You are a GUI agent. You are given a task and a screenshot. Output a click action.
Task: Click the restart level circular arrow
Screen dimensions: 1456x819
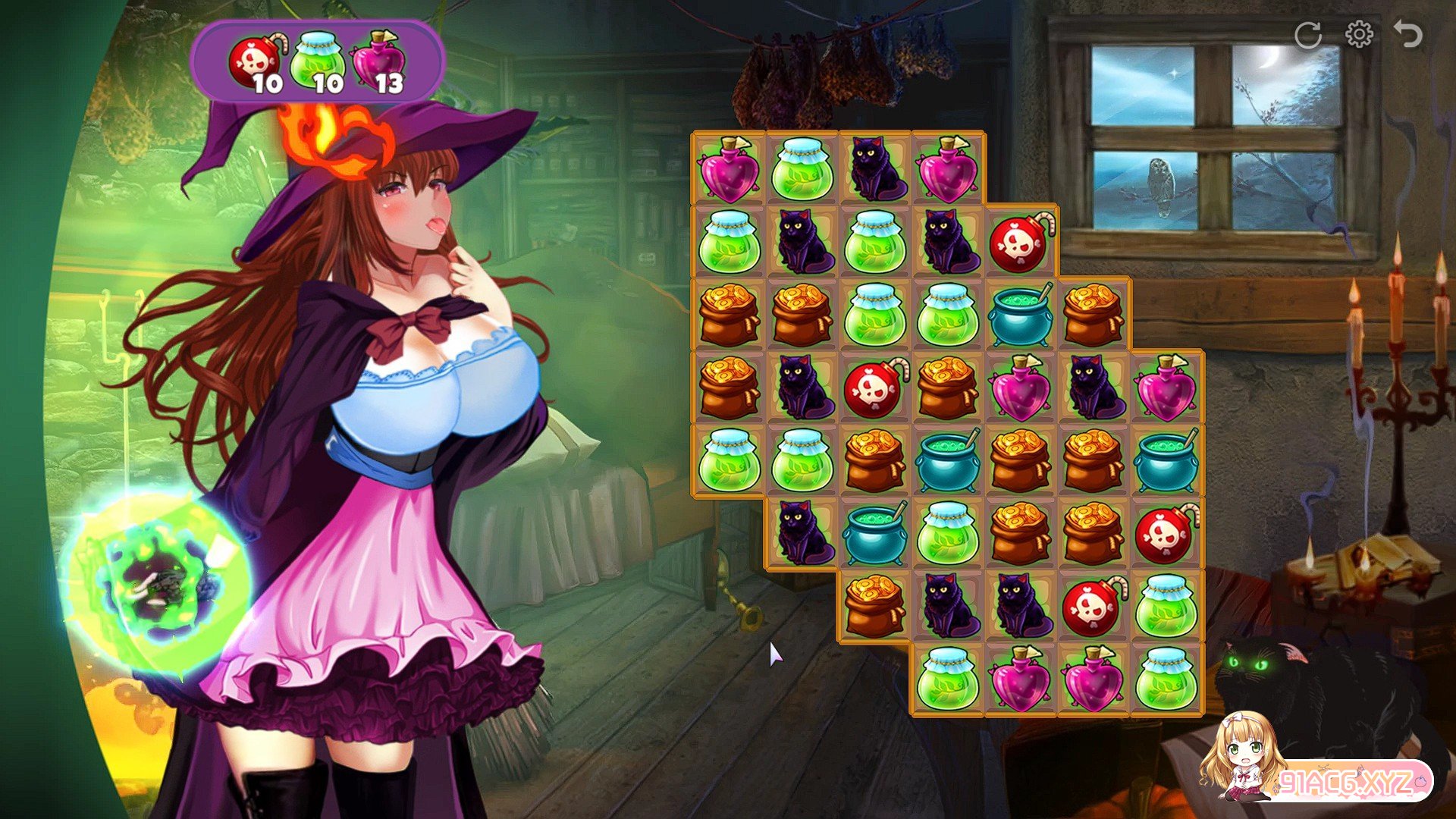(x=1307, y=35)
